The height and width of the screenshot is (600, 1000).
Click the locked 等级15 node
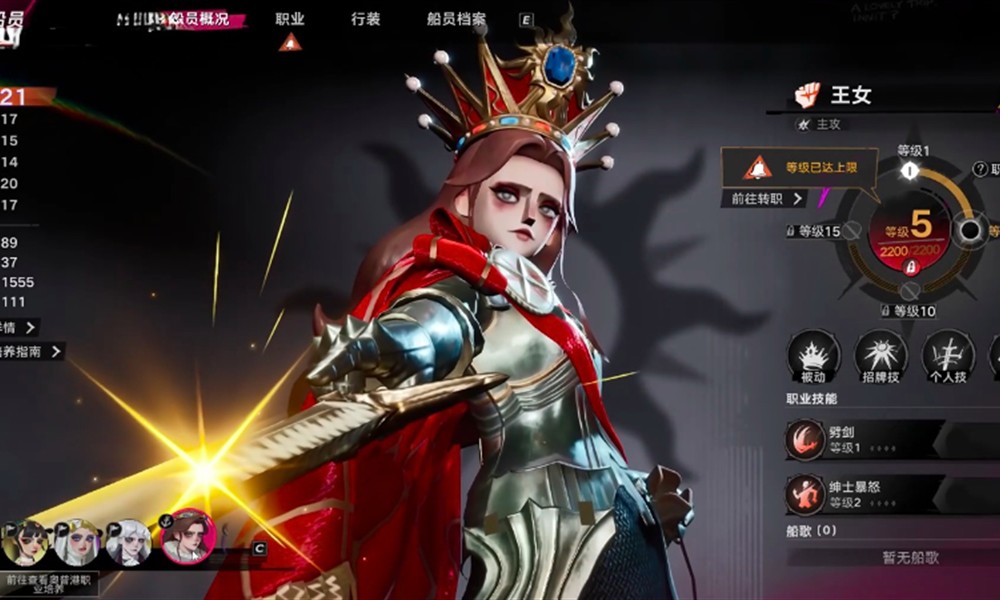click(x=851, y=231)
